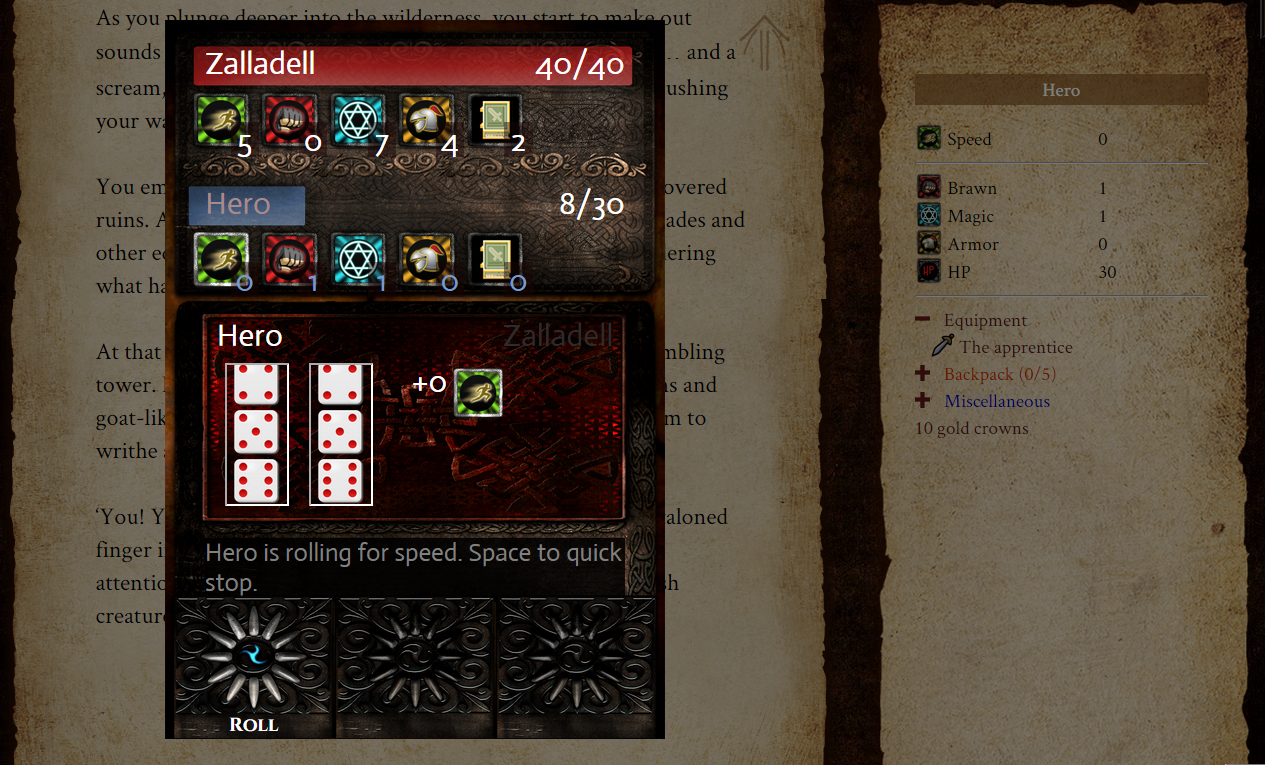This screenshot has width=1265, height=765.
Task: Click the speed bonus icon beside the dice
Action: (x=478, y=392)
